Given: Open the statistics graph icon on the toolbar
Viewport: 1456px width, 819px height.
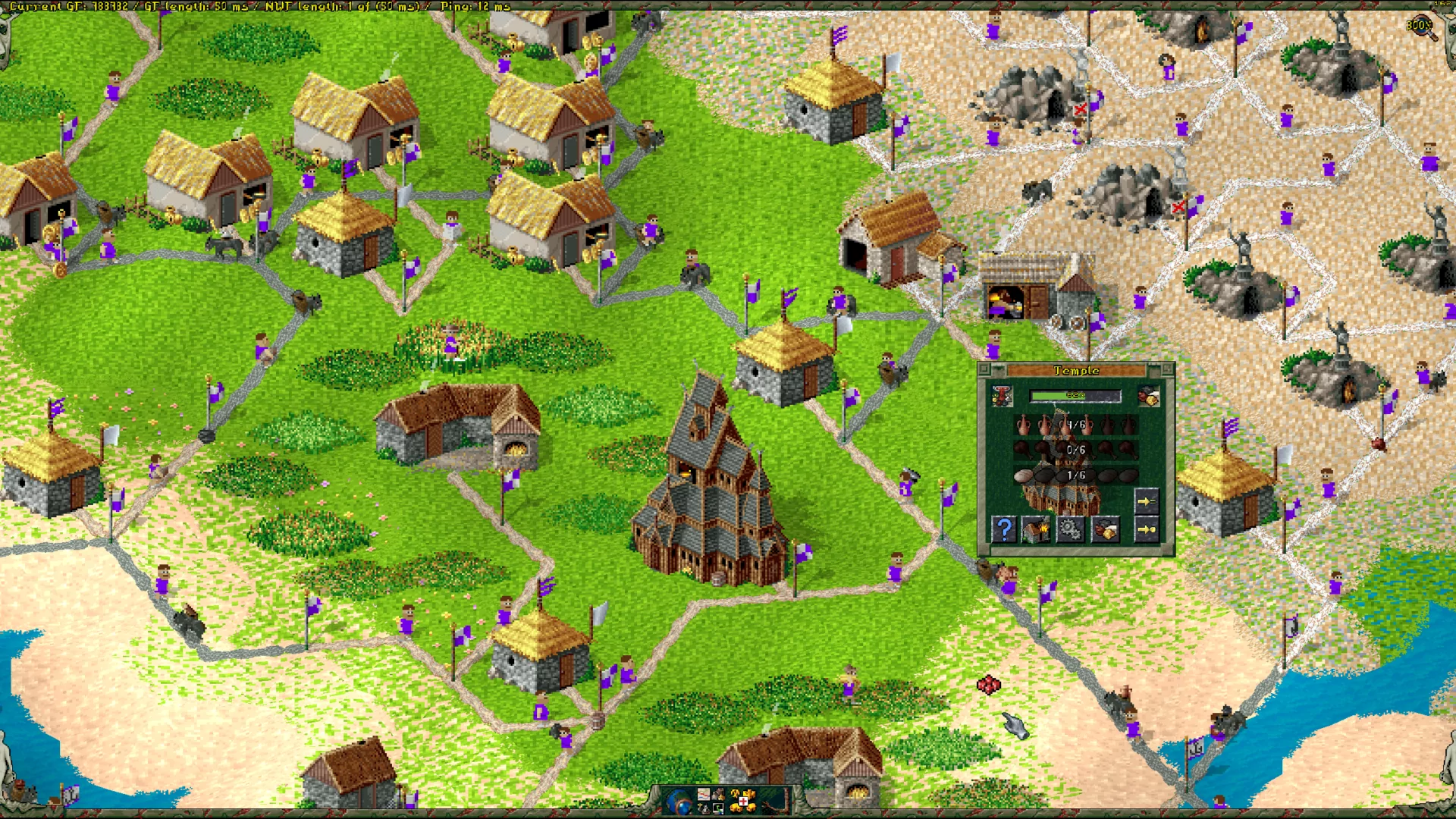Looking at the screenshot, I should [x=704, y=794].
